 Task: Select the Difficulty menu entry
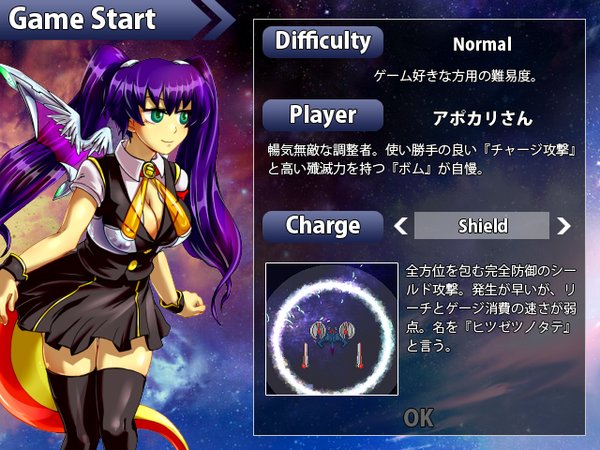pyautogui.click(x=322, y=42)
